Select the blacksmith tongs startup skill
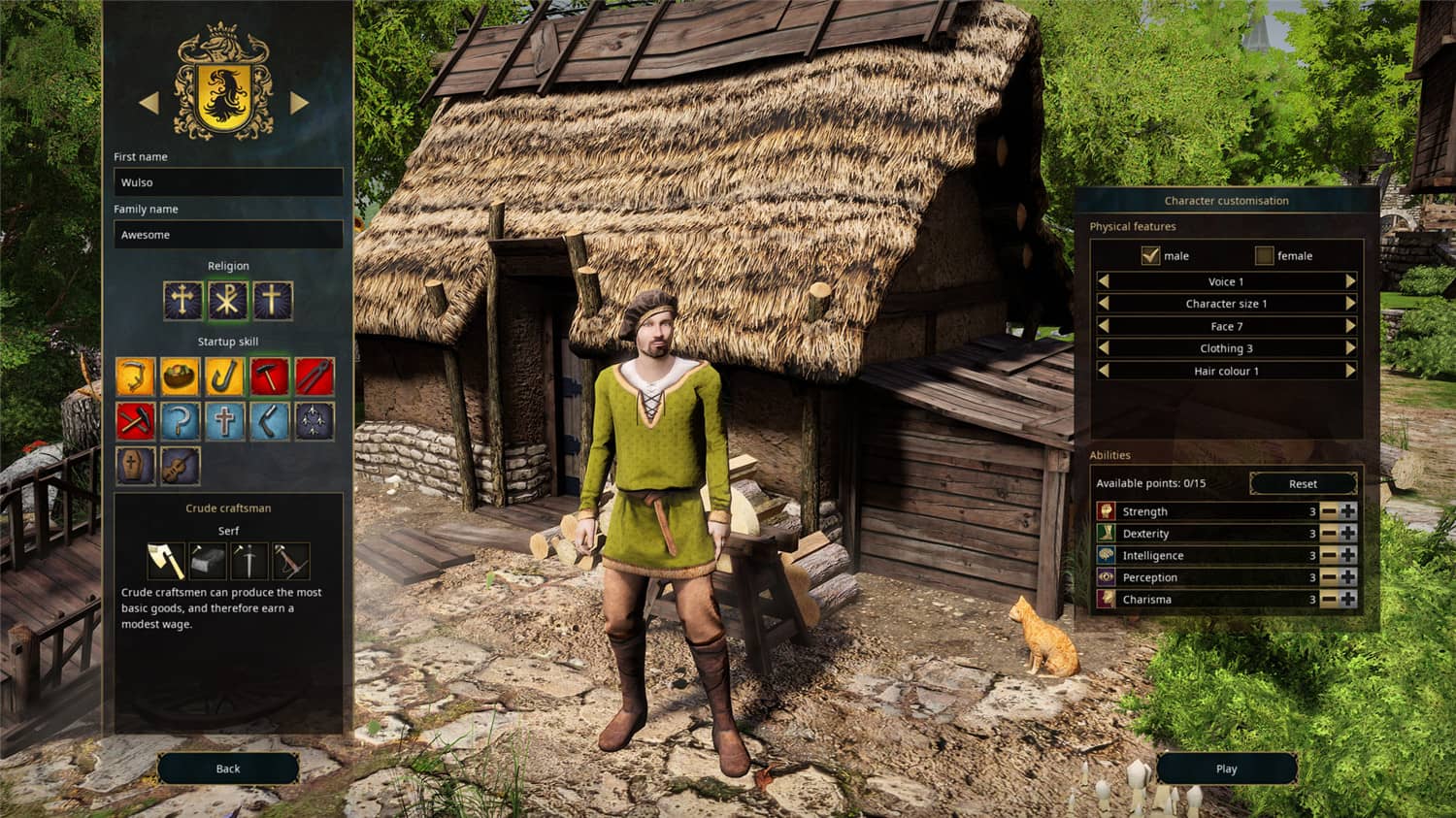 pyautogui.click(x=317, y=376)
